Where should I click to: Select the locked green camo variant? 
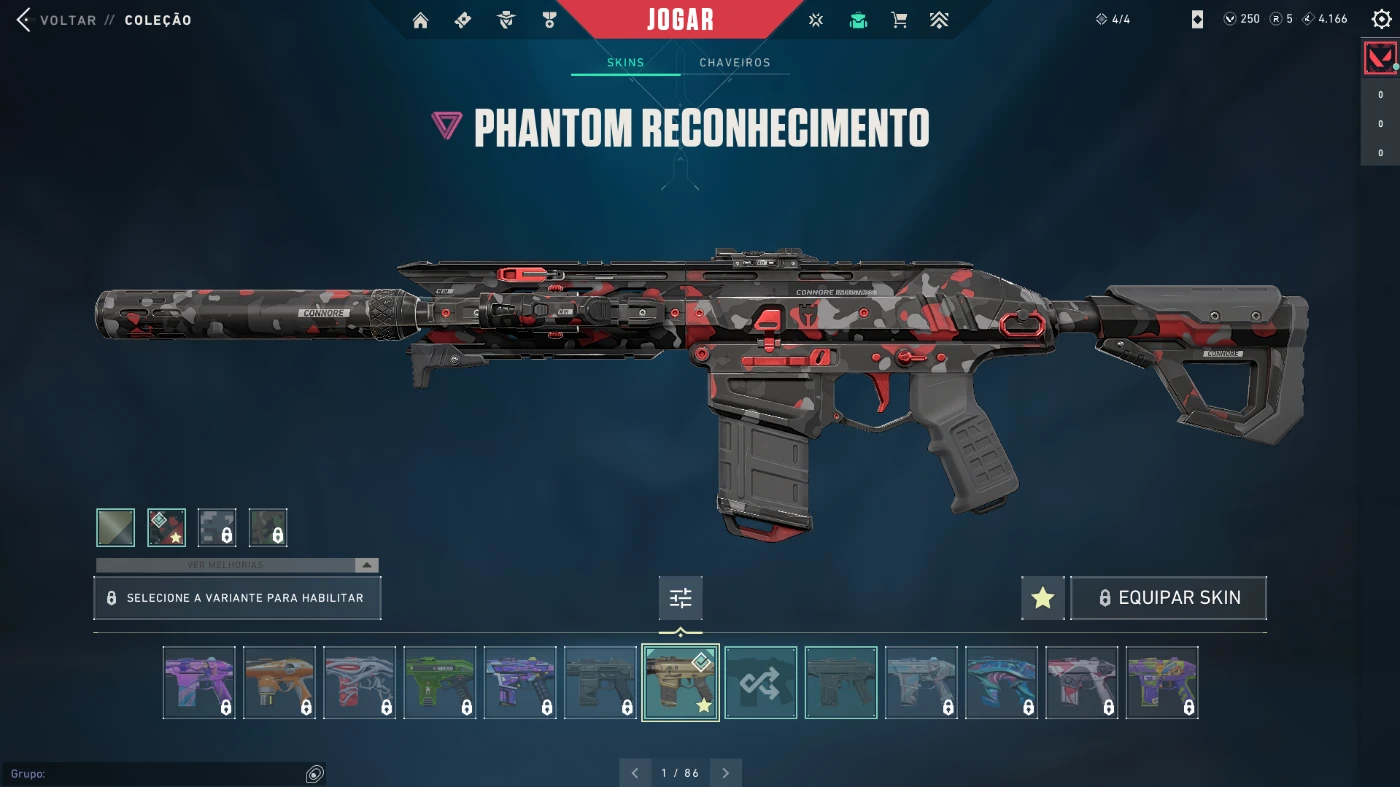click(268, 528)
